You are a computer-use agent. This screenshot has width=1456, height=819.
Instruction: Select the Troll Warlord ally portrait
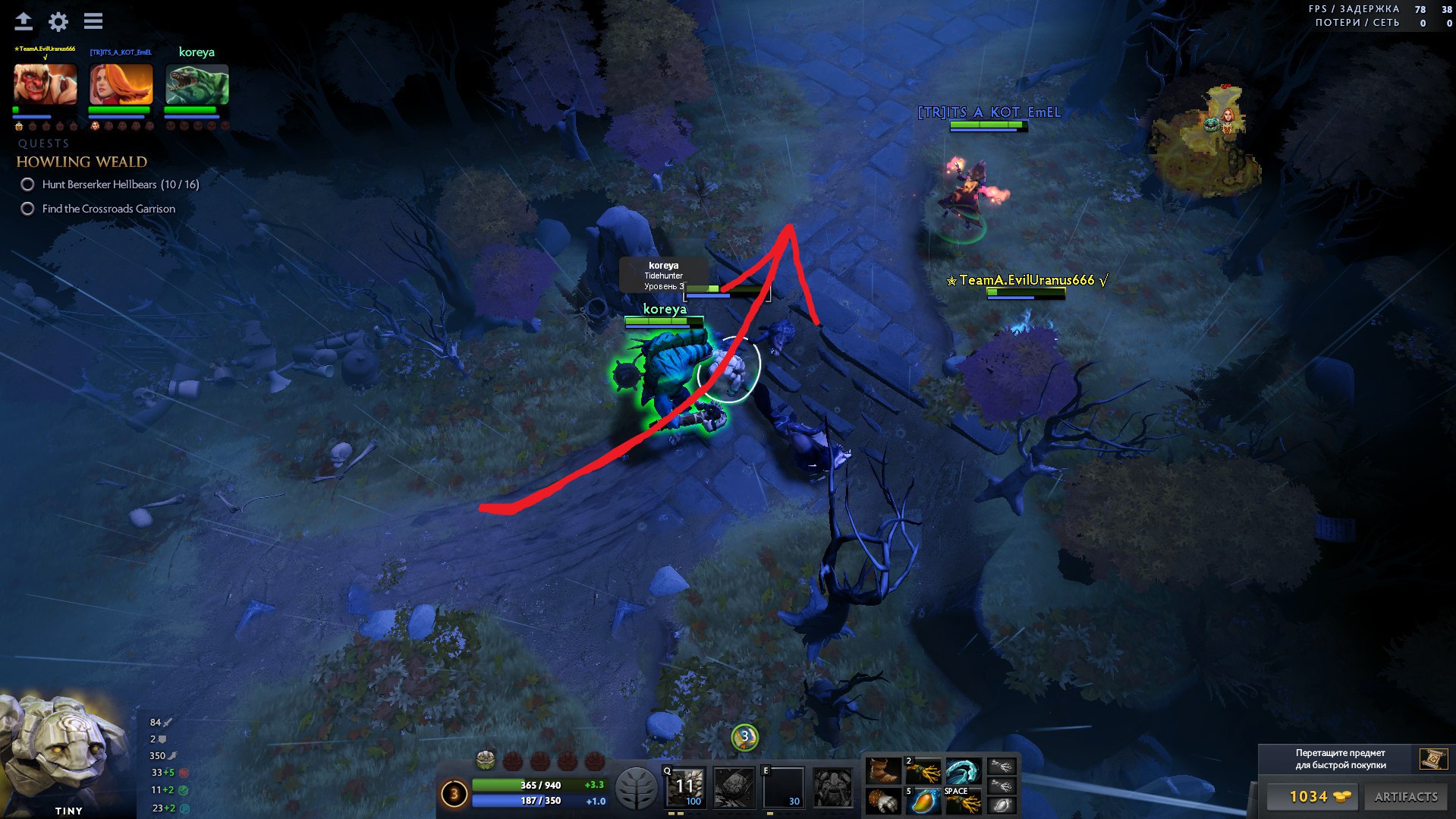[x=46, y=83]
